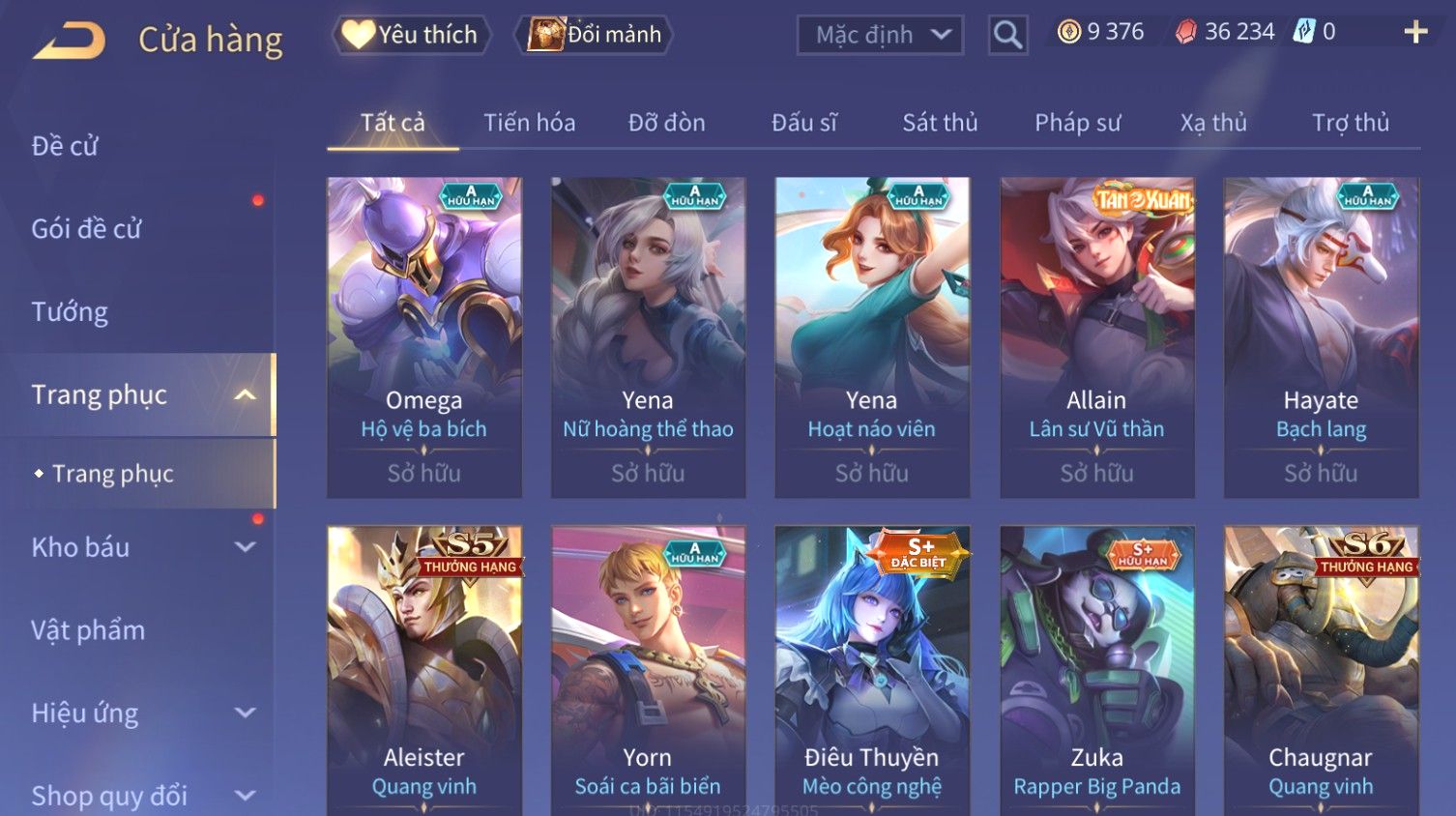Open the Yêu thích favorites list
The height and width of the screenshot is (816, 1456).
[411, 35]
